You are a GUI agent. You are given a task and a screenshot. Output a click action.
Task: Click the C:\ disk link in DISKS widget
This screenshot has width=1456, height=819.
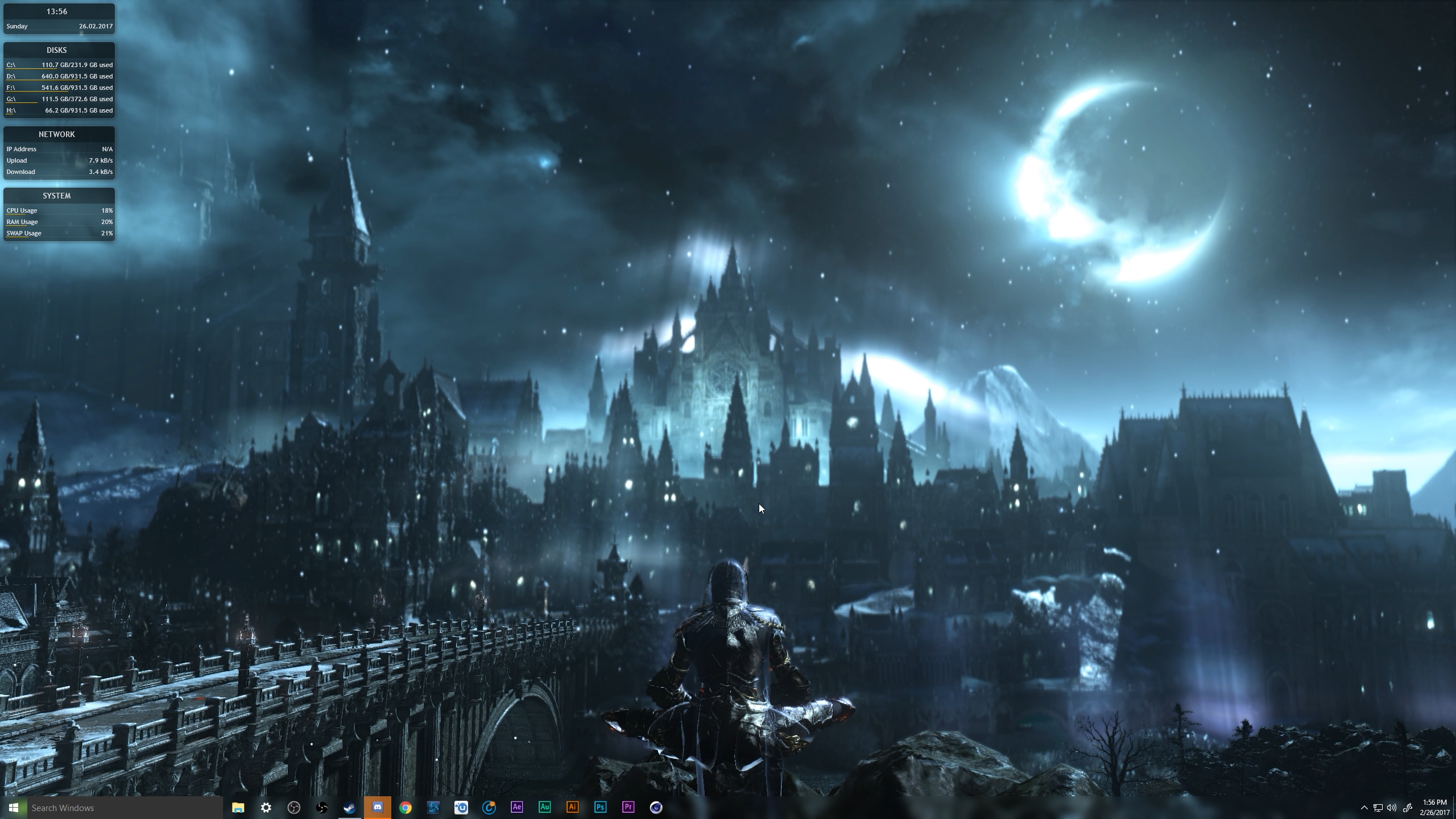point(10,64)
